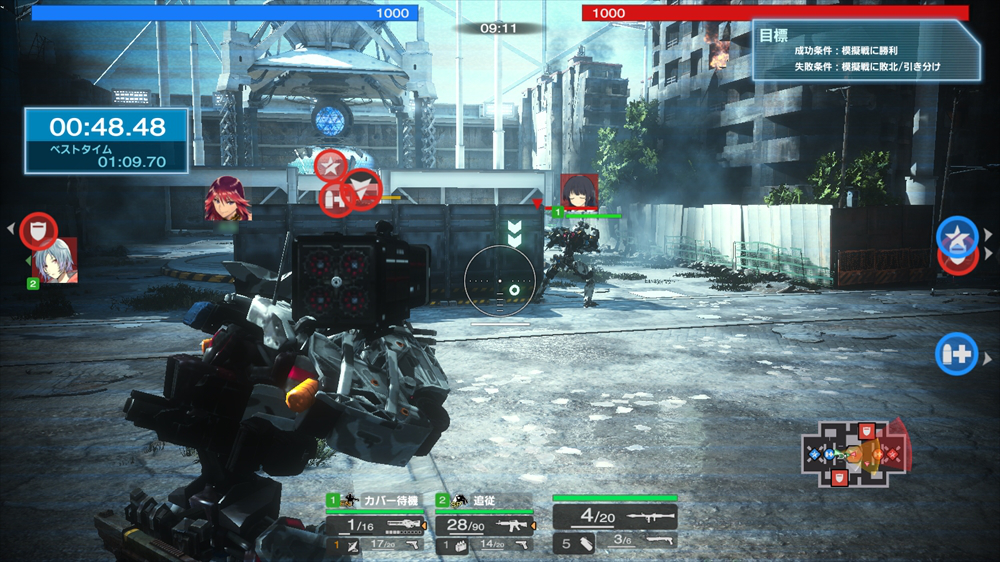Choose the rocket launcher 4/20 weapon slot
1000x562 pixels.
(x=614, y=517)
